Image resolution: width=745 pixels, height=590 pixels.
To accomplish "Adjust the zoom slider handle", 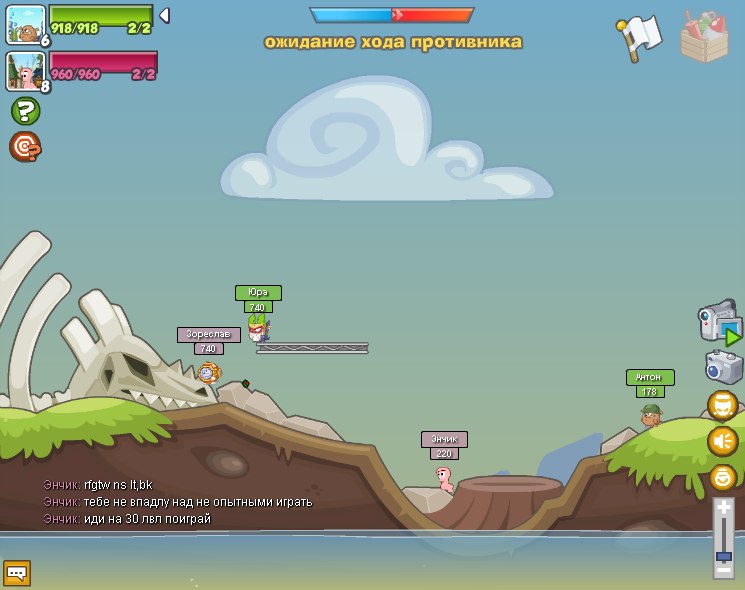I will point(723,556).
